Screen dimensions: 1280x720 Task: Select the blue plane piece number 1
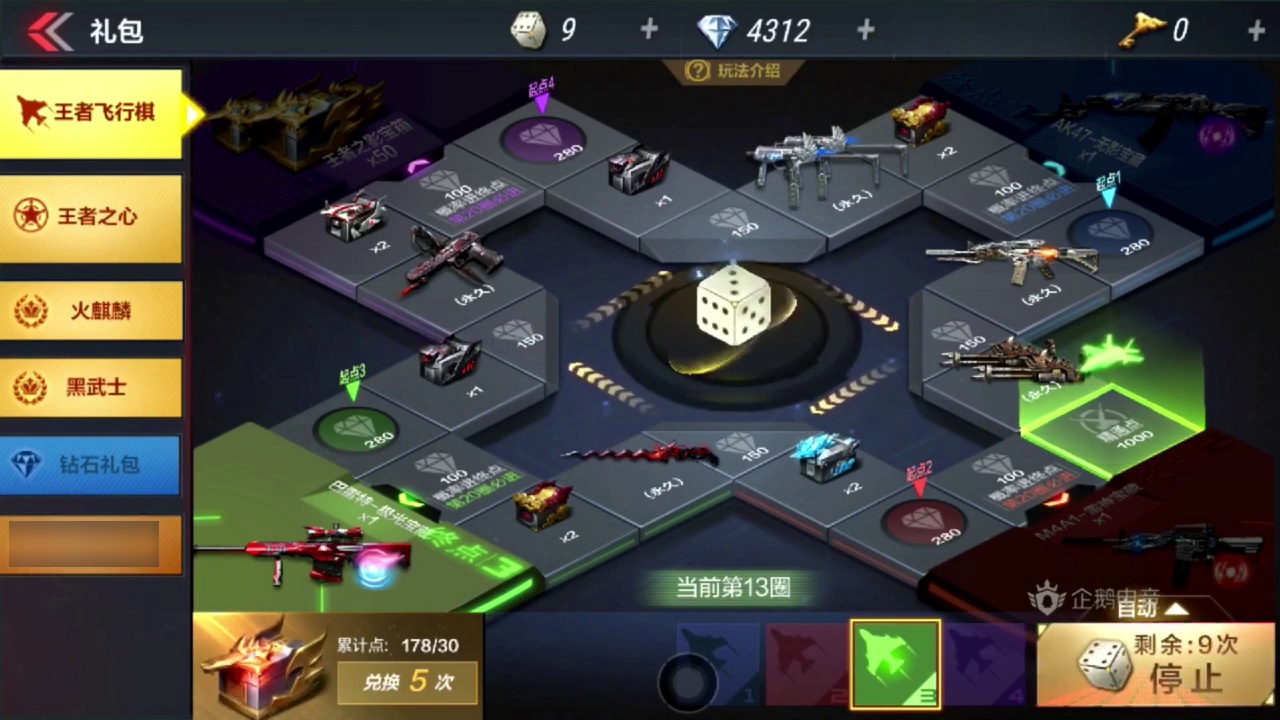718,664
